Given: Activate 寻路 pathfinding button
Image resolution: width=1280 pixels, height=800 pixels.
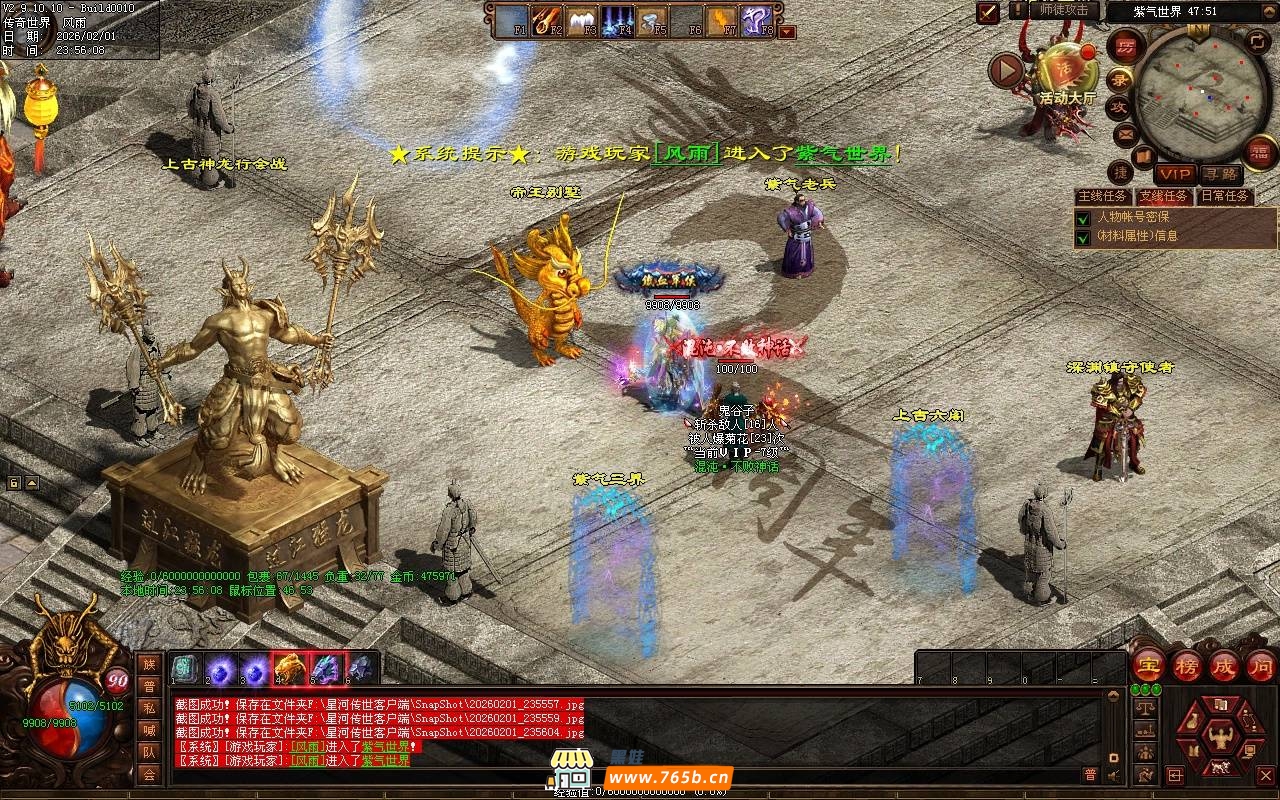Looking at the screenshot, I should click(1220, 174).
